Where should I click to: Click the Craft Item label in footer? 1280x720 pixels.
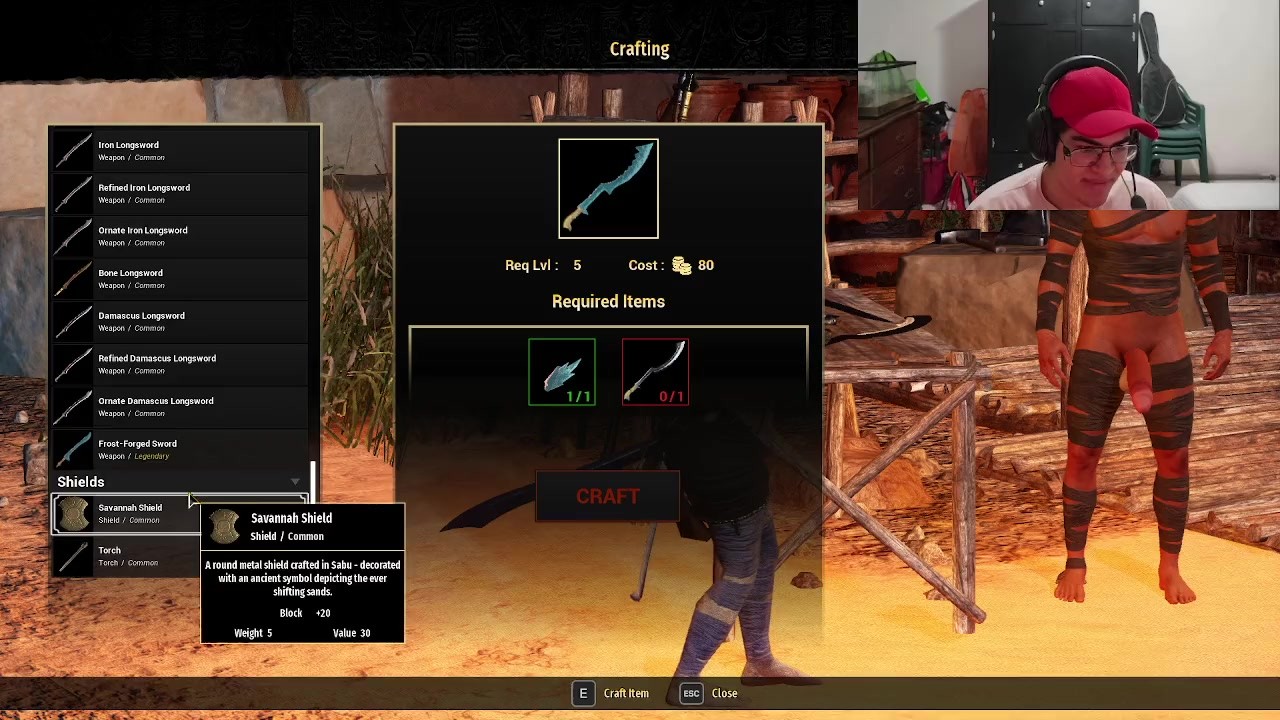point(626,693)
